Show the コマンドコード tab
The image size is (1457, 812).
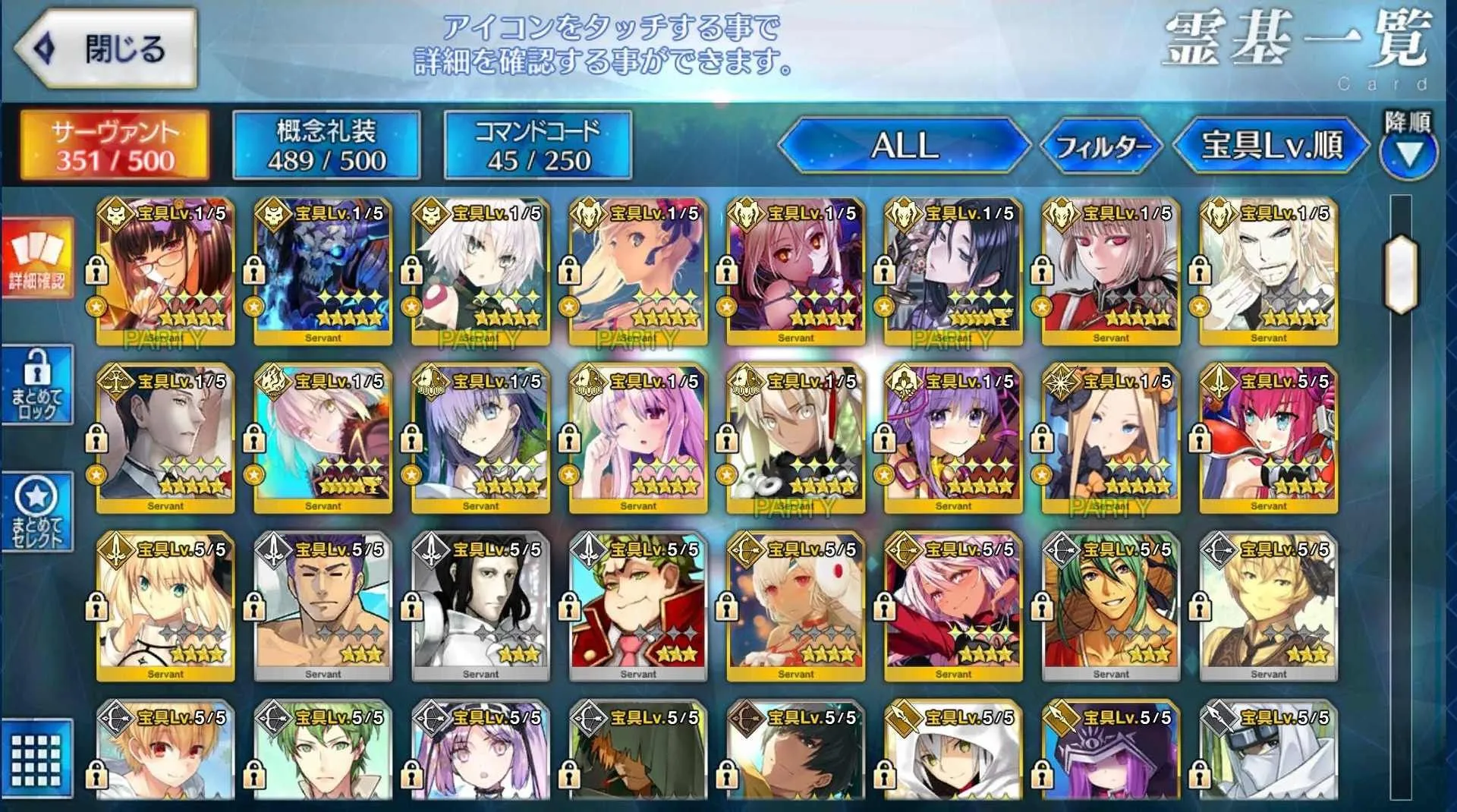[x=538, y=145]
